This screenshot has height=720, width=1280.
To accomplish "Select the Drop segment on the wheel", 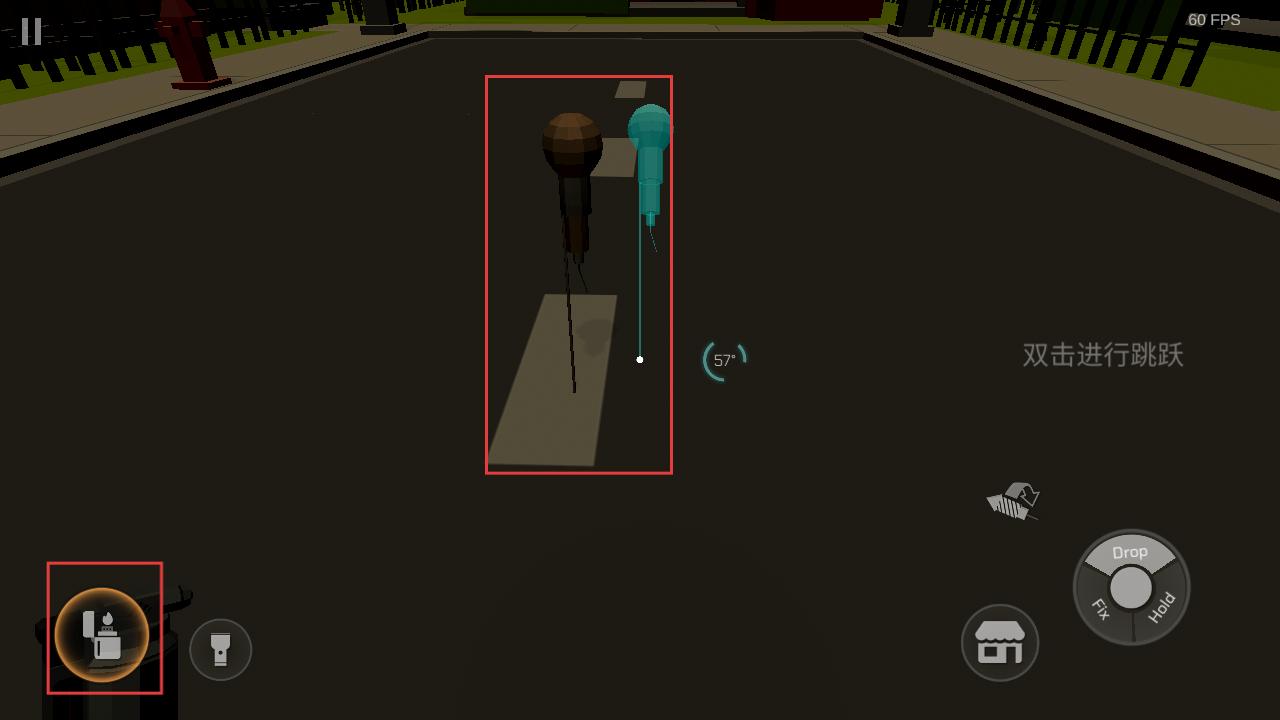I will point(1130,553).
